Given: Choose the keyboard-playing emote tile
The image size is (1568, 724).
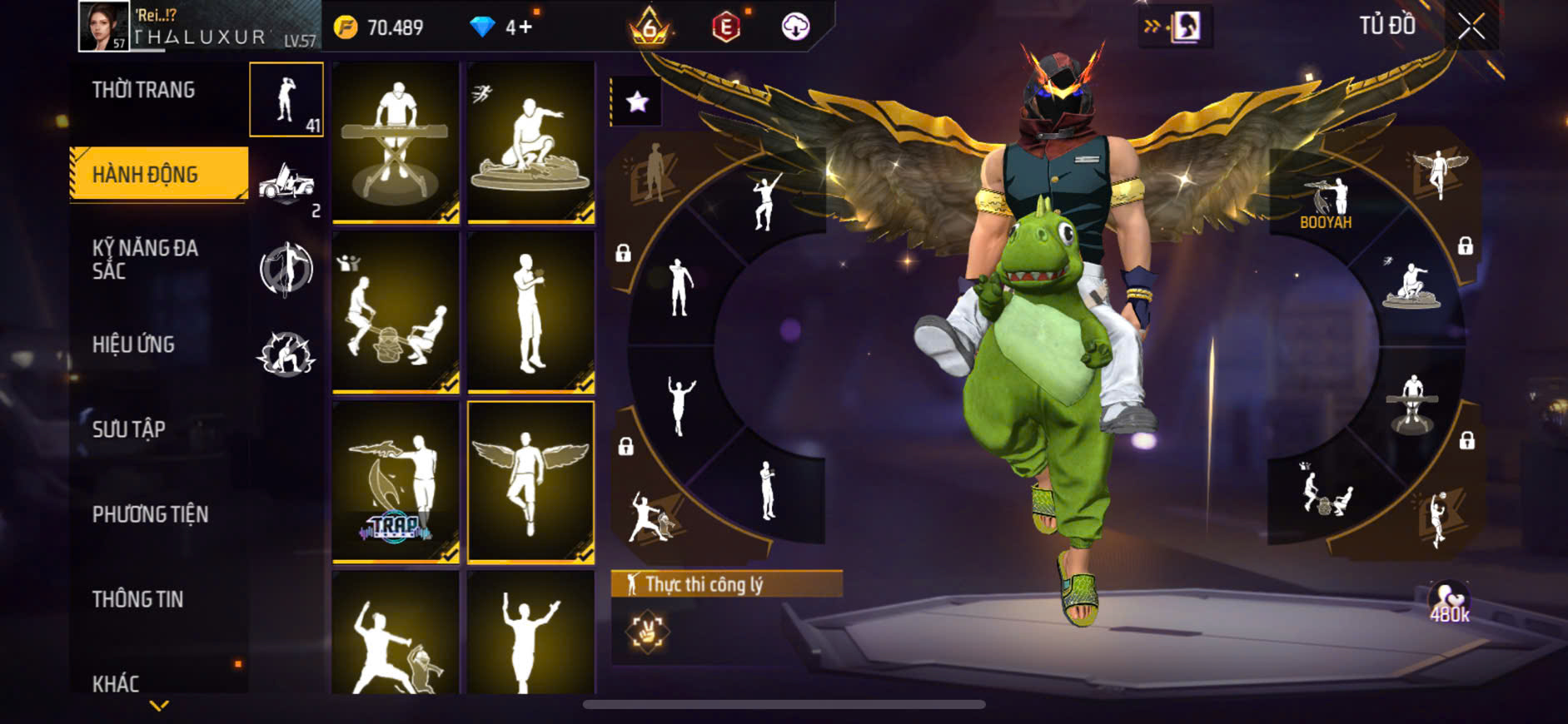Looking at the screenshot, I should [396, 142].
